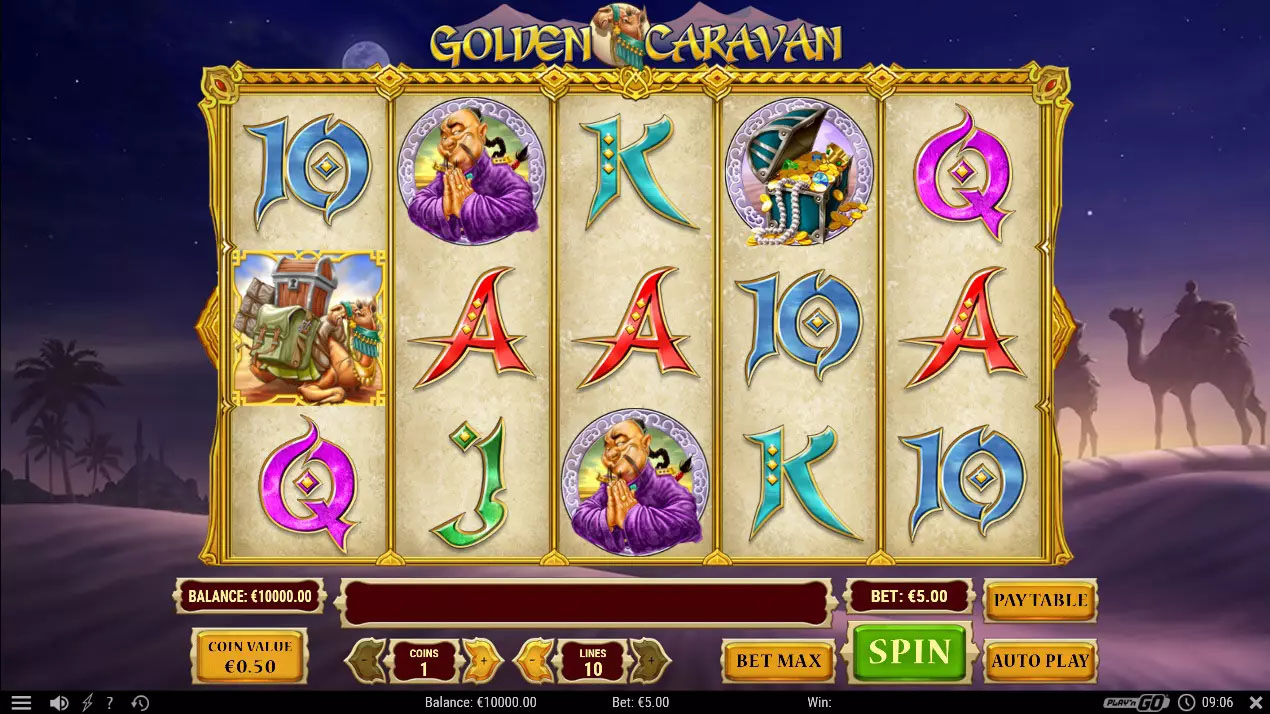
Task: Open help with the question mark icon
Action: [x=110, y=703]
